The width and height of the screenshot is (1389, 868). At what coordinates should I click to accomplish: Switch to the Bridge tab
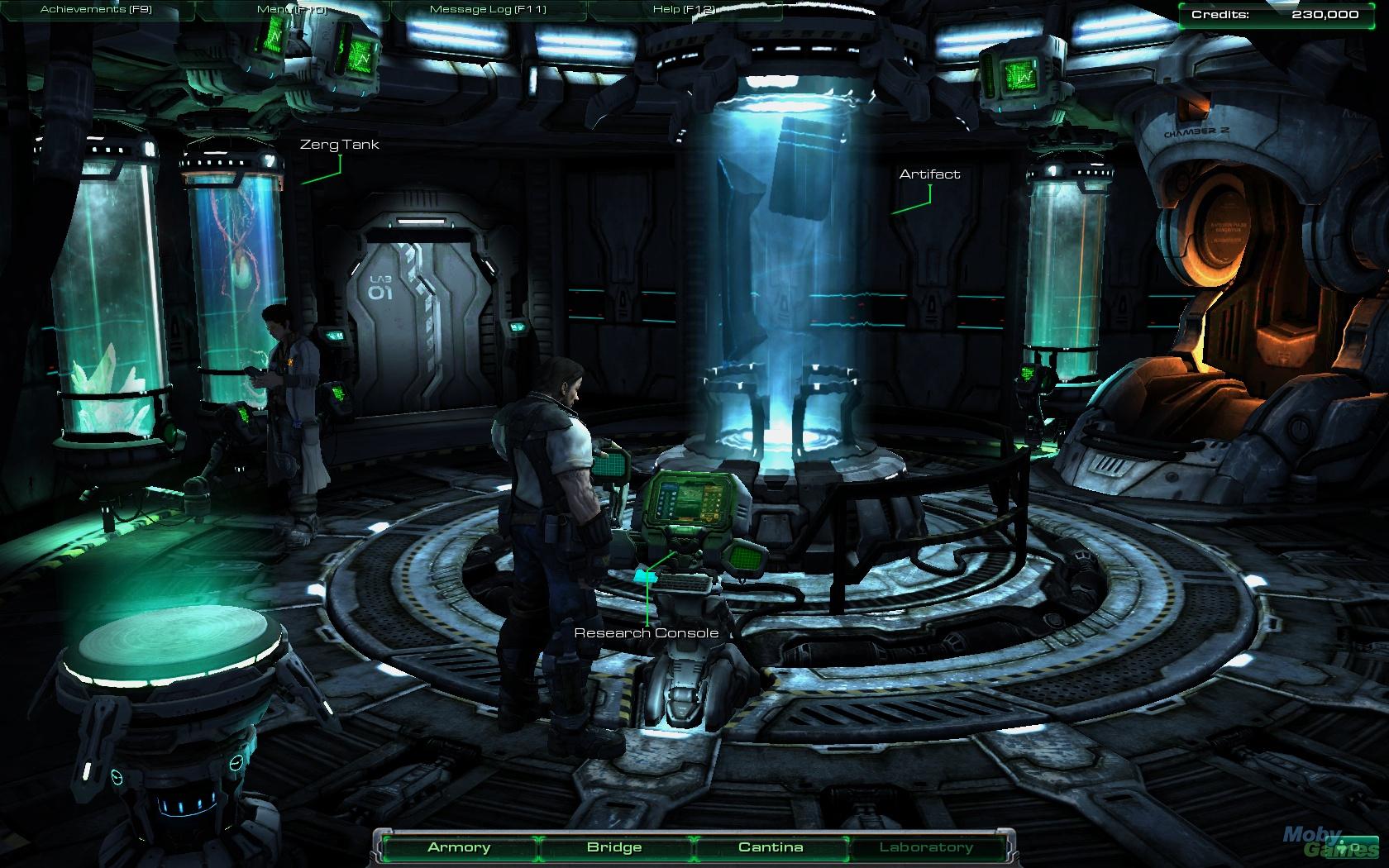pos(613,847)
